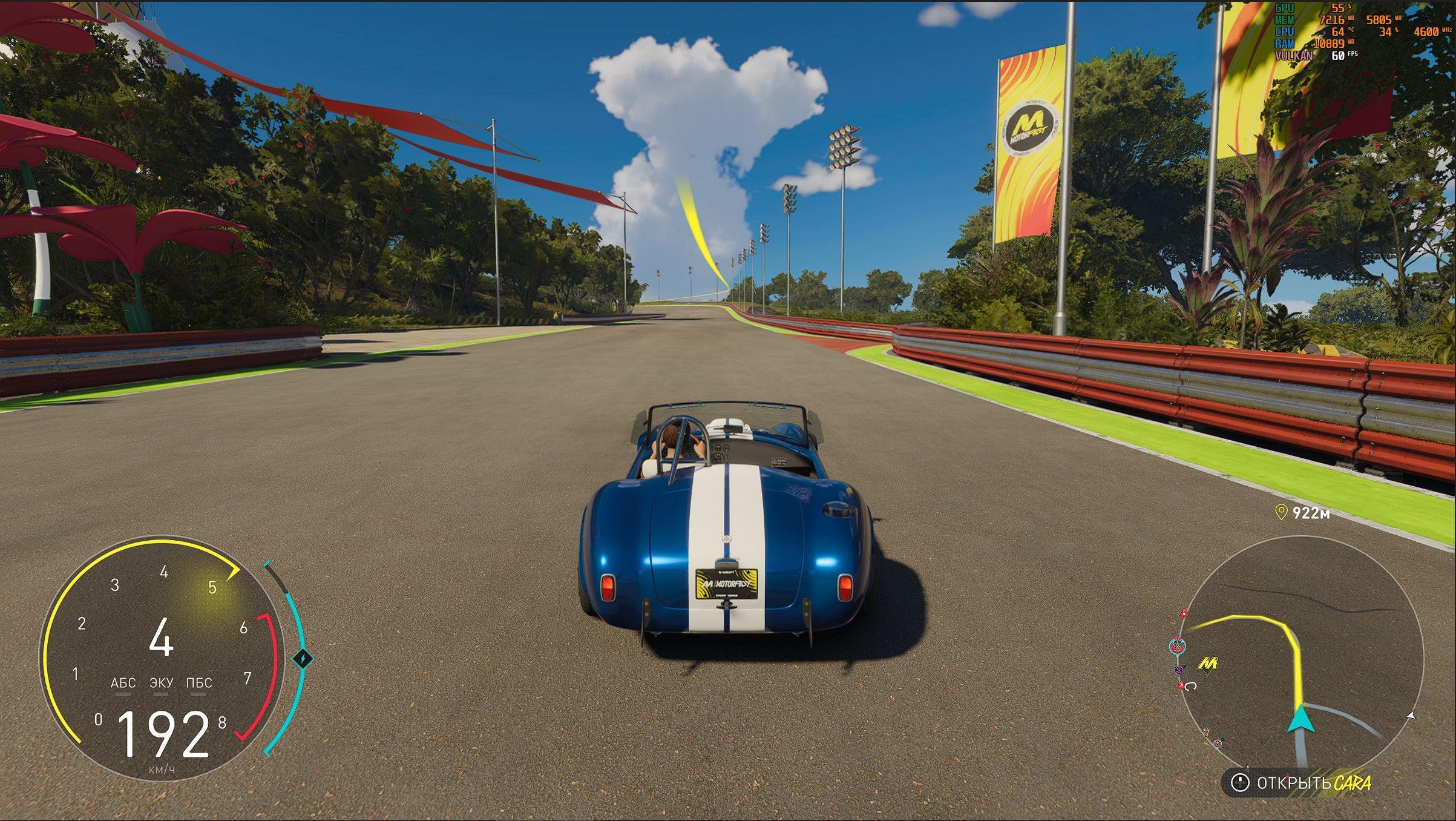Select the purple S marker on minimap edge
This screenshot has height=821, width=1456.
pyautogui.click(x=1179, y=670)
